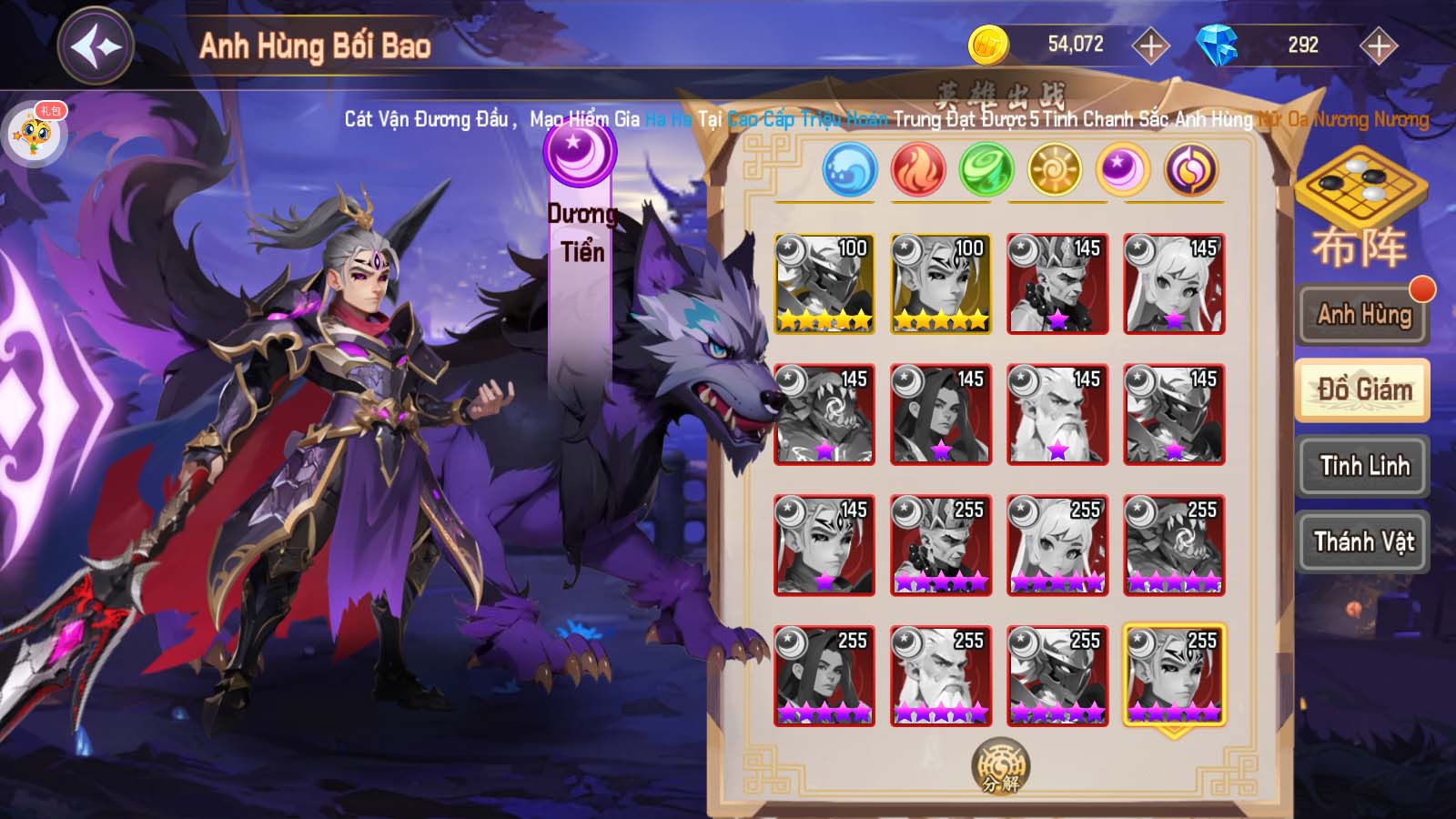This screenshot has width=1456, height=819.
Task: Add more gold coins with plus button
Action: coord(1150,45)
